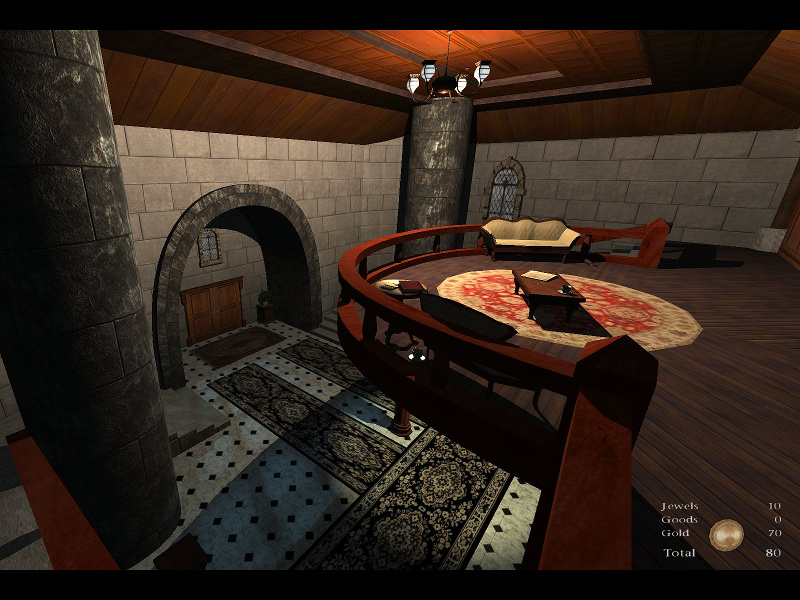Click the round loot coin inventory icon
Screen dimensions: 800x600
click(x=726, y=535)
